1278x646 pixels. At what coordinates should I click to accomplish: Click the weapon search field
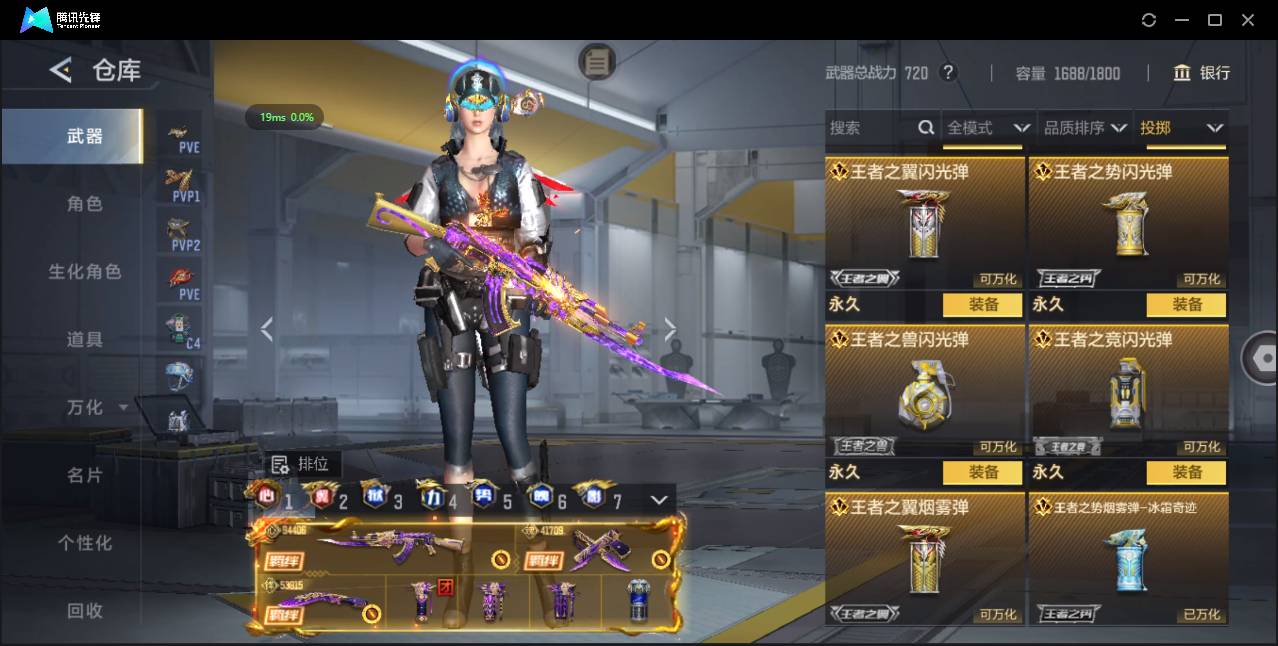tap(870, 128)
